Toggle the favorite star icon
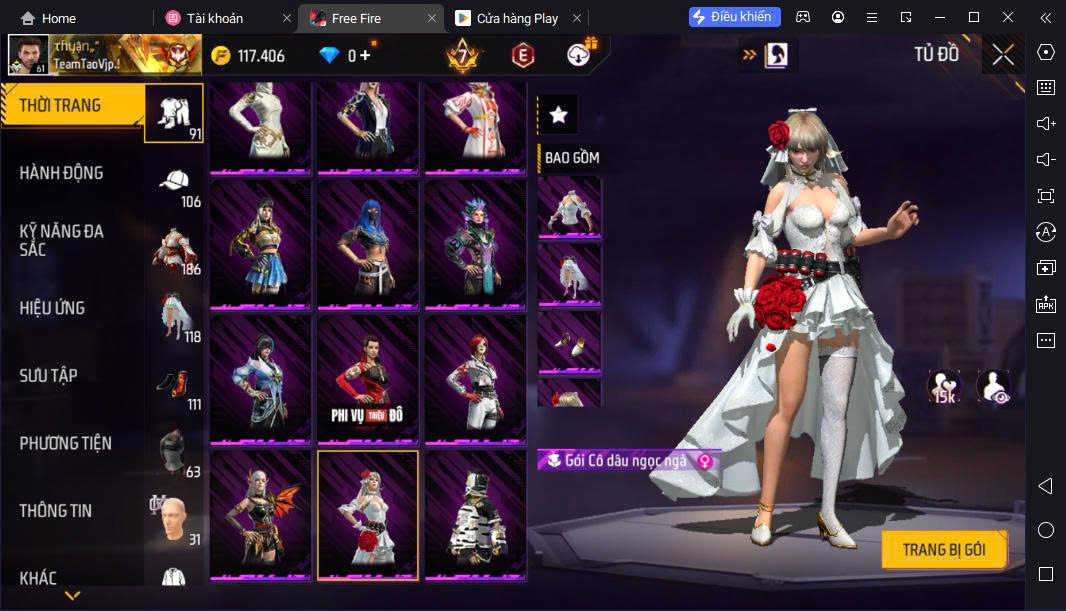The width and height of the screenshot is (1066, 611). [x=558, y=116]
